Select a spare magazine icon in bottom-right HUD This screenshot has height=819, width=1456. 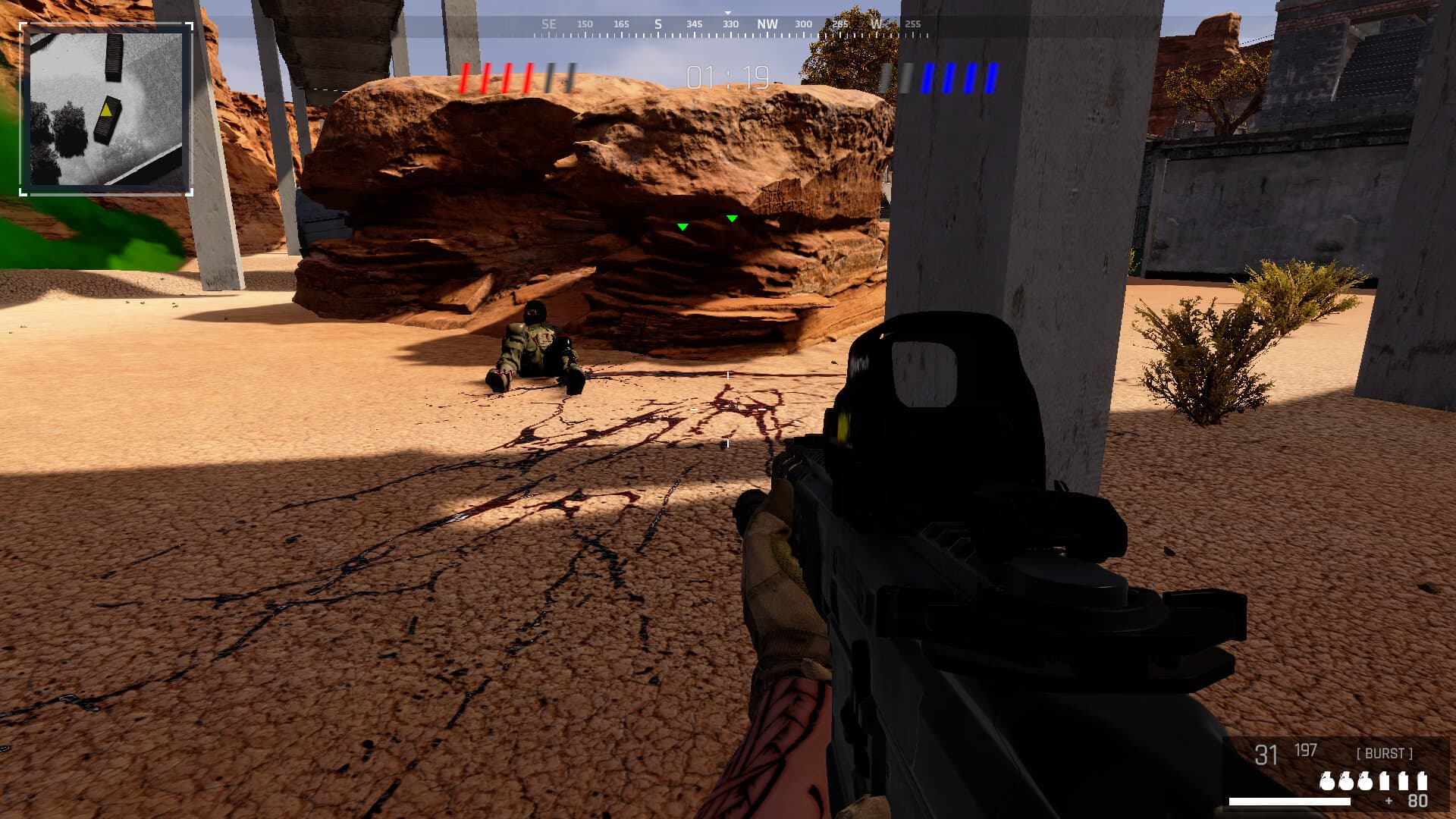click(1403, 781)
